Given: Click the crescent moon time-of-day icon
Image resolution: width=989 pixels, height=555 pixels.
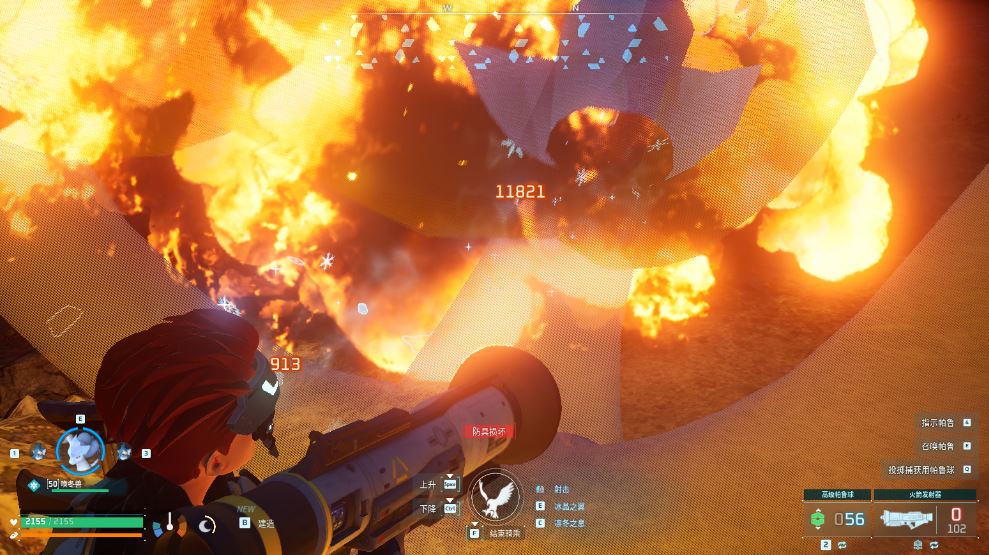Looking at the screenshot, I should 207,523.
